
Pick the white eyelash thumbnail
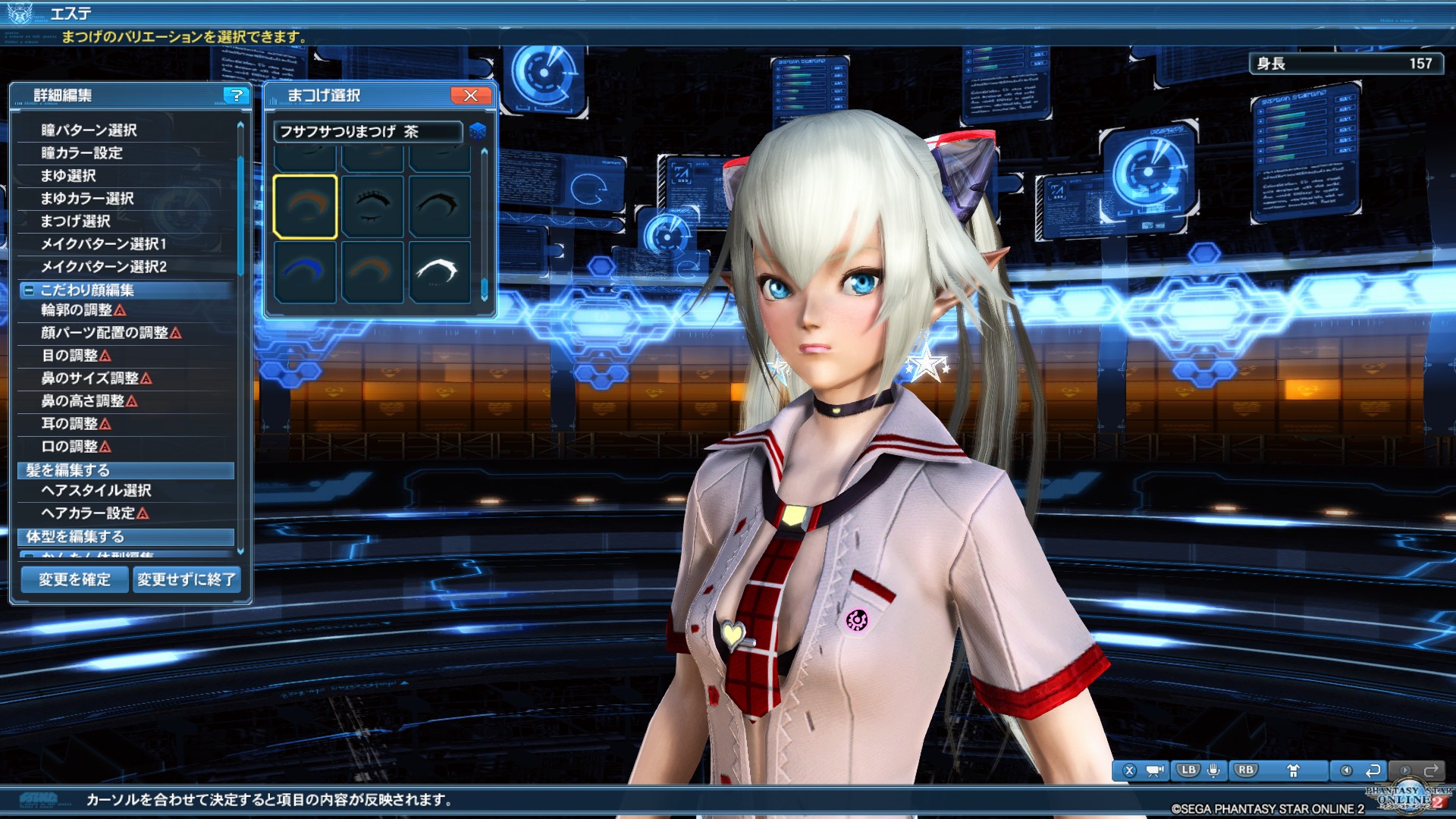click(x=439, y=271)
